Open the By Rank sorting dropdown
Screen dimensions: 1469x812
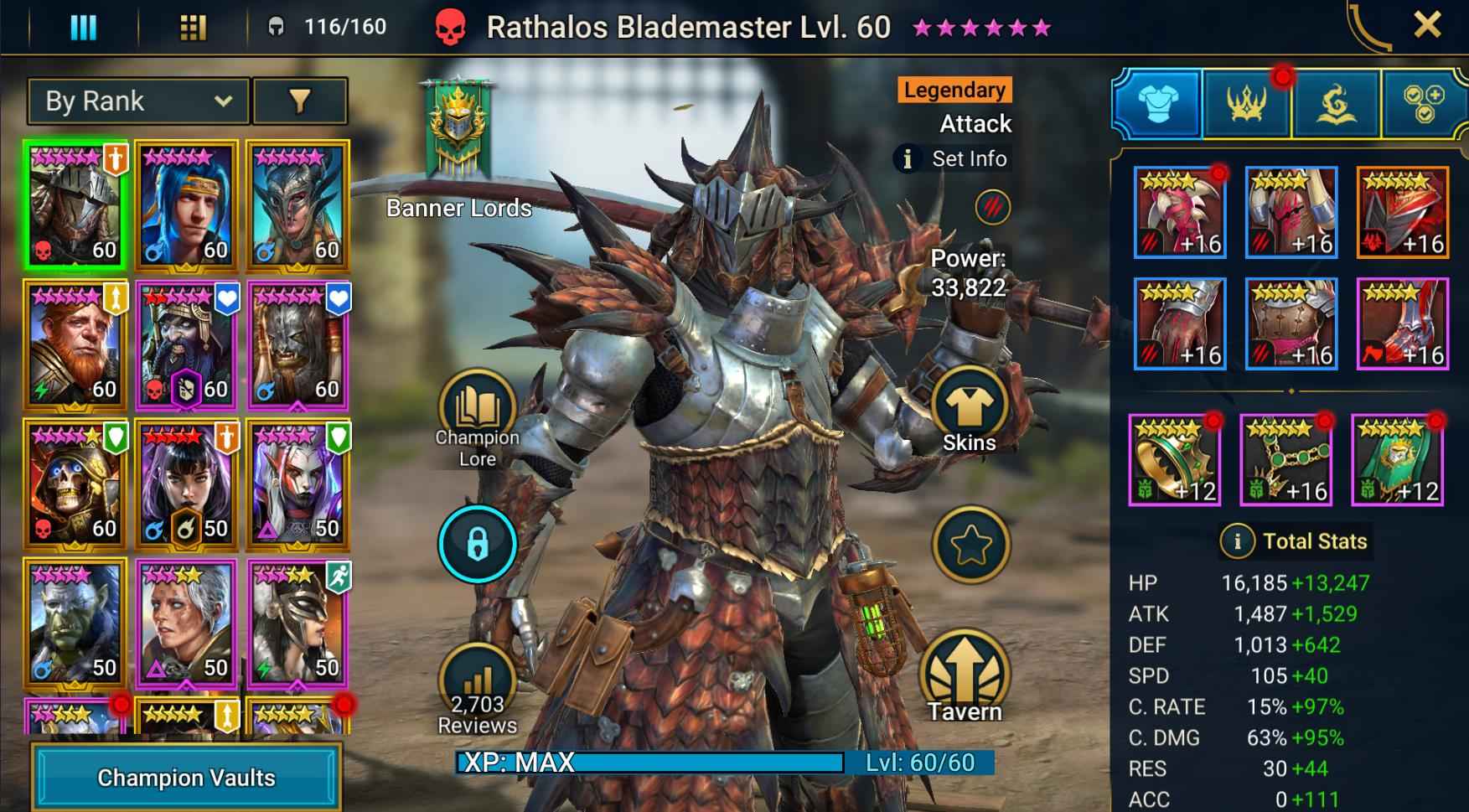pos(137,101)
